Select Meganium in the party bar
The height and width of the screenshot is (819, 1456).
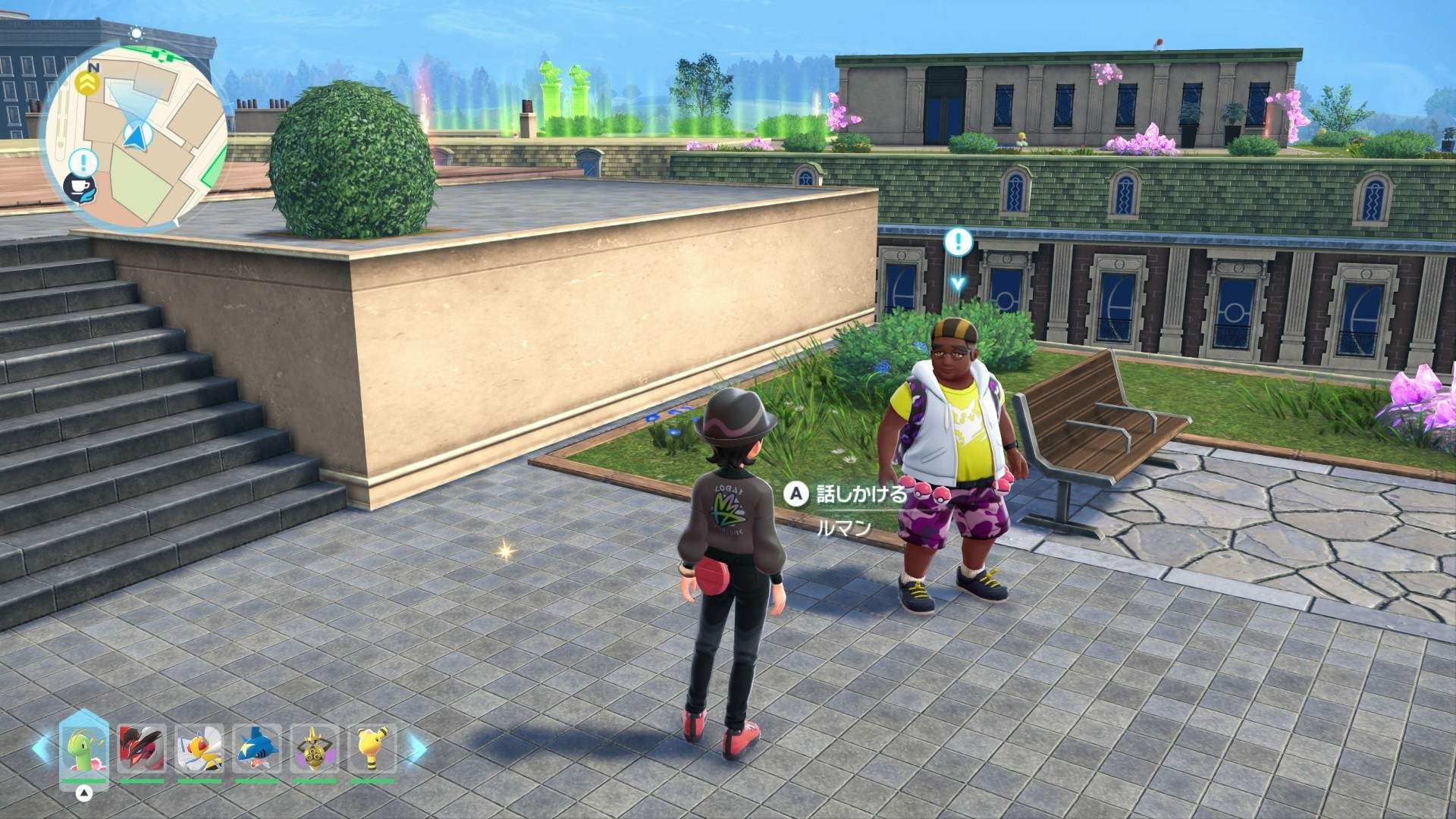(83, 748)
